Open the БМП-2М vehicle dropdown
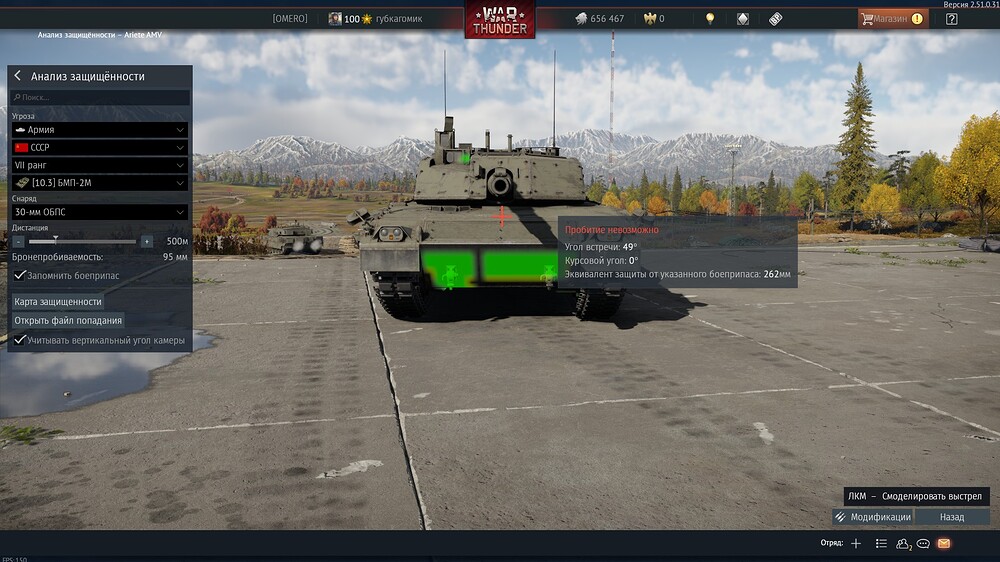Screen dimensions: 1000x562 pyautogui.click(x=99, y=183)
